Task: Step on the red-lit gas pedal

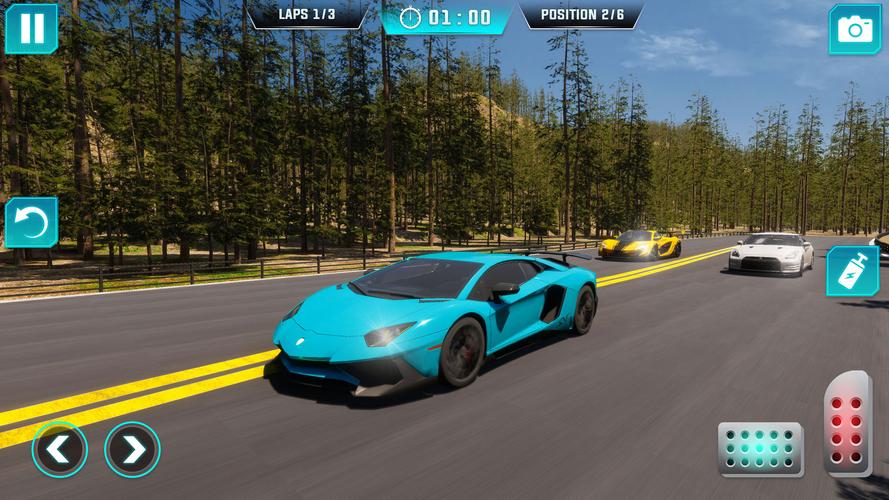Action: [848, 423]
